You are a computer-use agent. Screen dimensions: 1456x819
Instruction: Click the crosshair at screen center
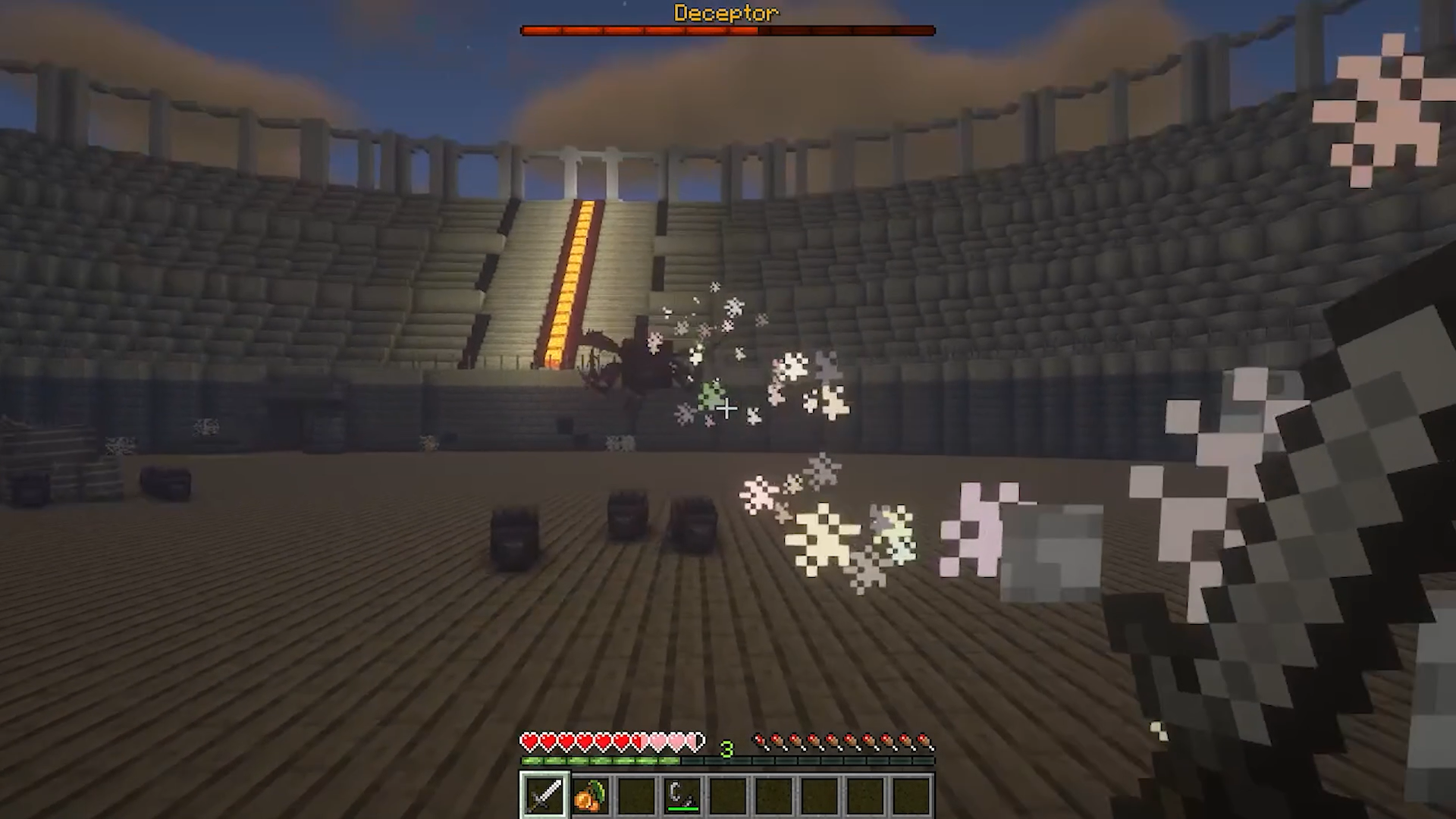click(726, 409)
